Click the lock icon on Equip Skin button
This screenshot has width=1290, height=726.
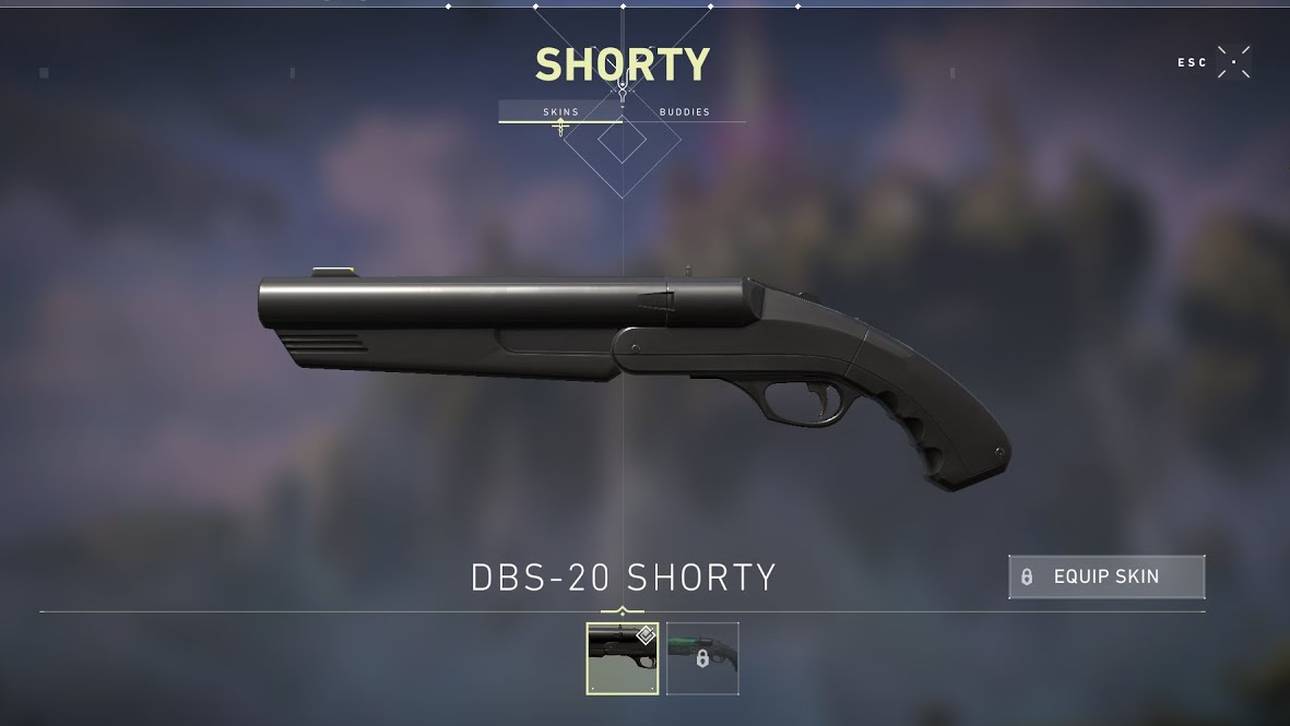[1029, 576]
